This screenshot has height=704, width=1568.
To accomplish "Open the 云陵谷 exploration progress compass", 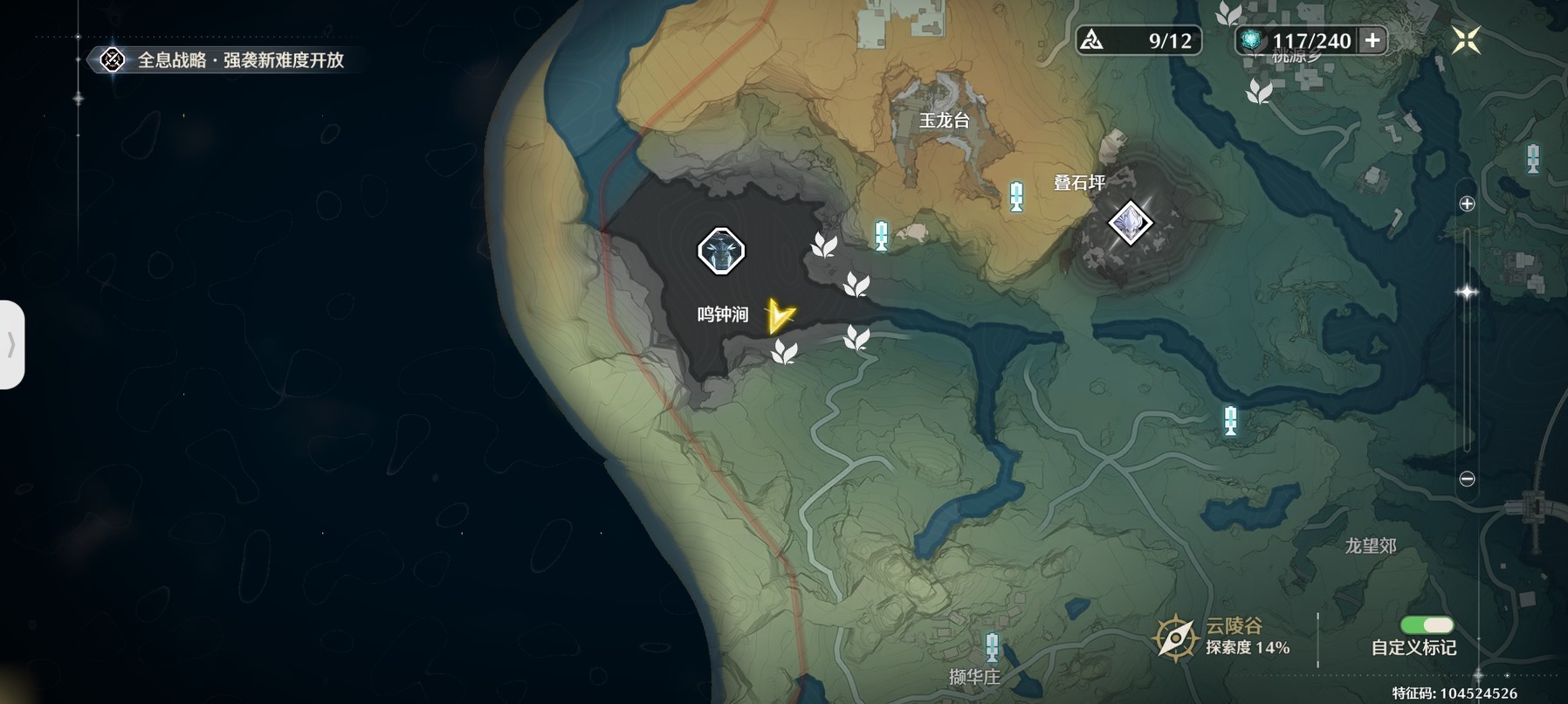I will tap(1175, 637).
